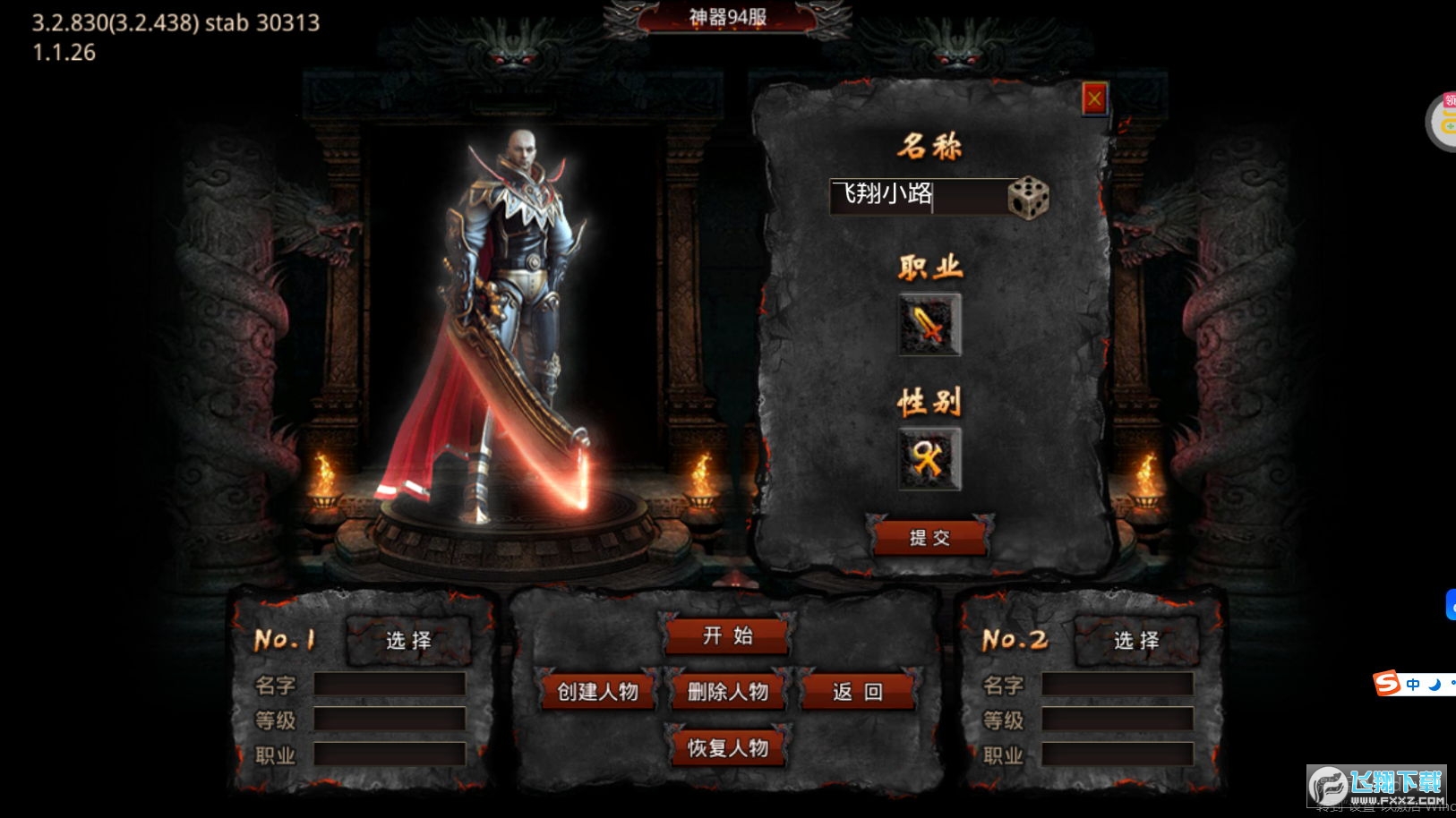
Task: Start the game with 开始 button
Action: pyautogui.click(x=727, y=636)
